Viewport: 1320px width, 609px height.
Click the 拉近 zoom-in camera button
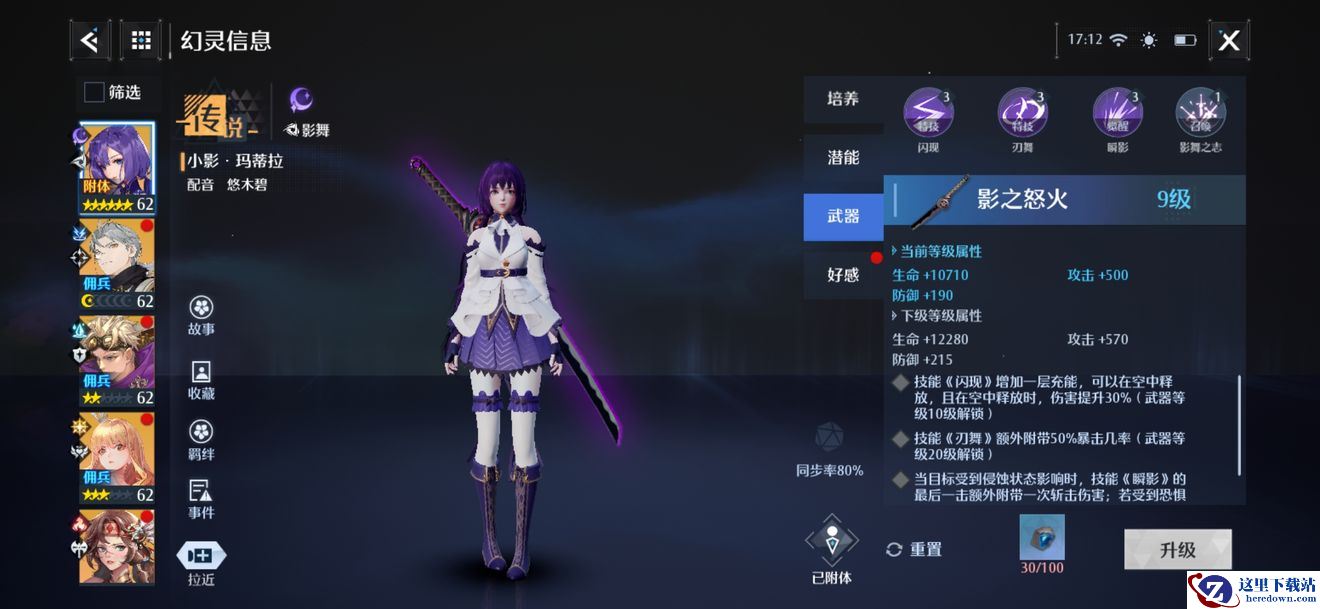(x=201, y=563)
